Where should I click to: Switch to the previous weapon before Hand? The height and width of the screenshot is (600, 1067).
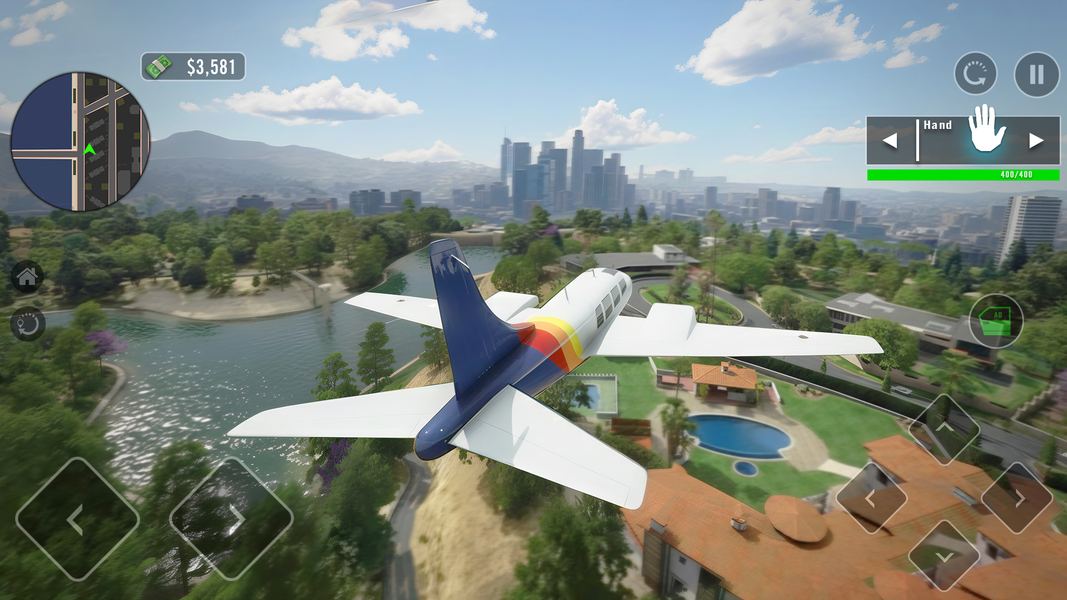click(x=889, y=141)
